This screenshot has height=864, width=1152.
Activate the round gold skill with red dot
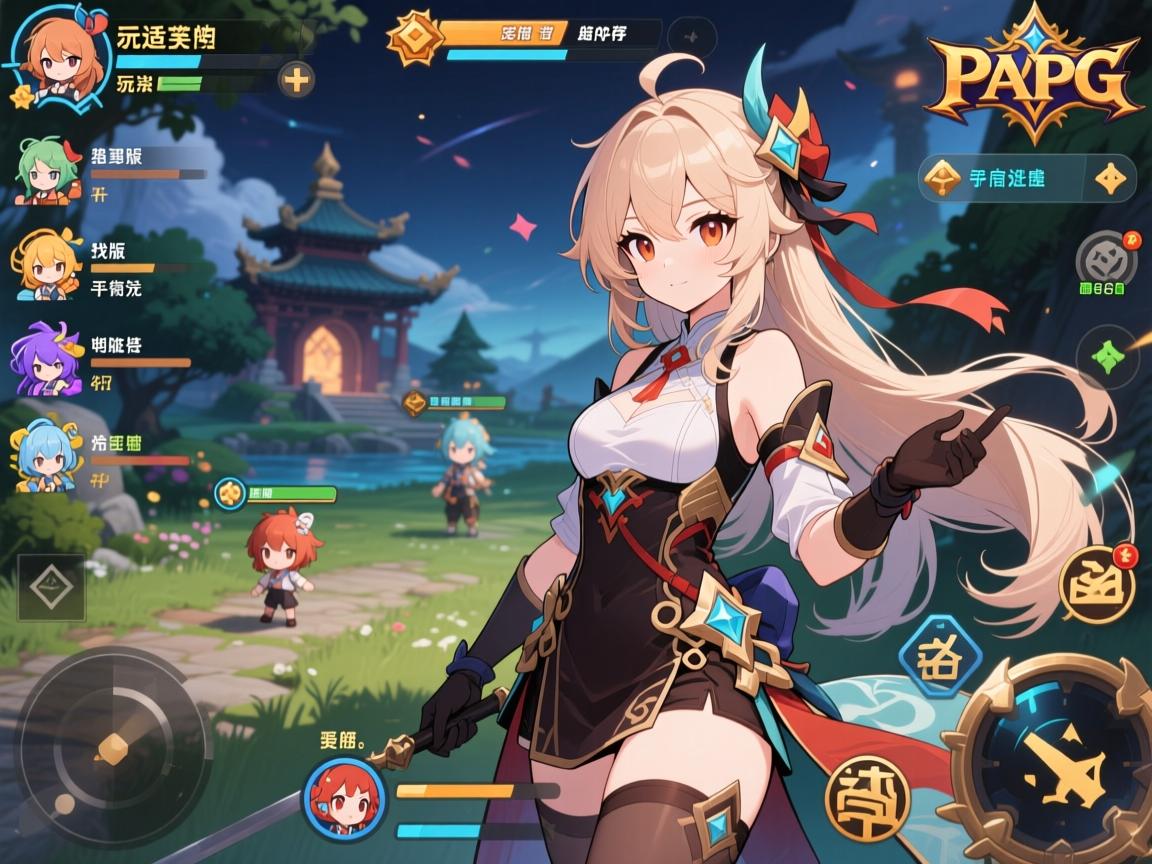click(1097, 583)
